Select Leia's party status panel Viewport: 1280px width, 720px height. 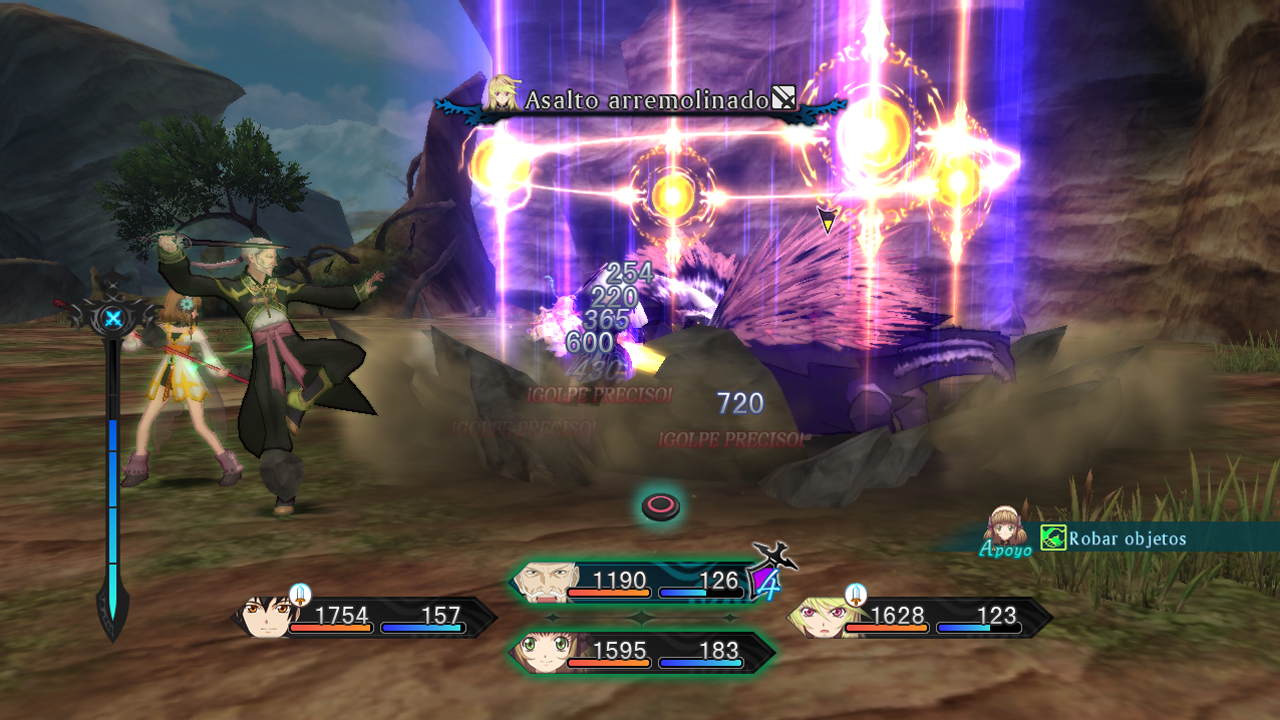[642, 653]
